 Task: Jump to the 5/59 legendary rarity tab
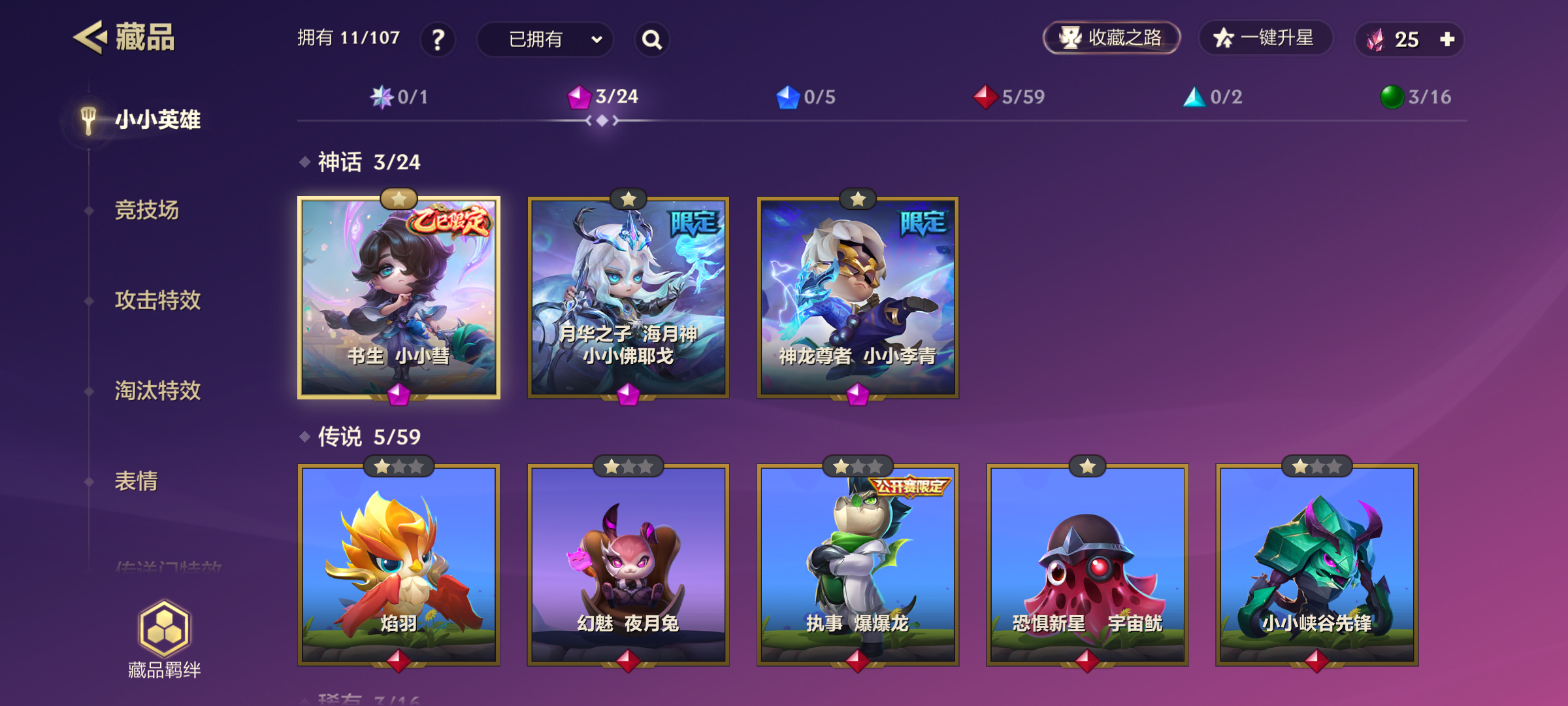(1009, 97)
